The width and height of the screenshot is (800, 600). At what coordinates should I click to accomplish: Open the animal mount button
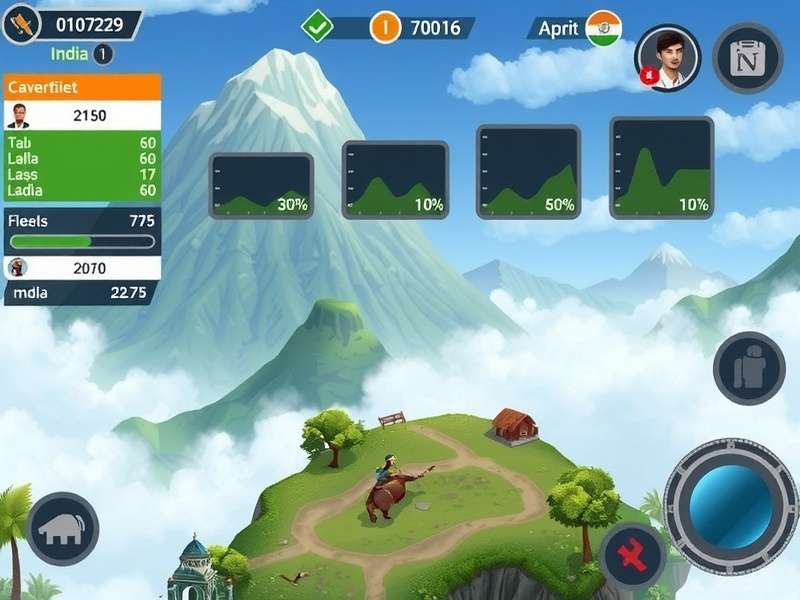click(62, 527)
